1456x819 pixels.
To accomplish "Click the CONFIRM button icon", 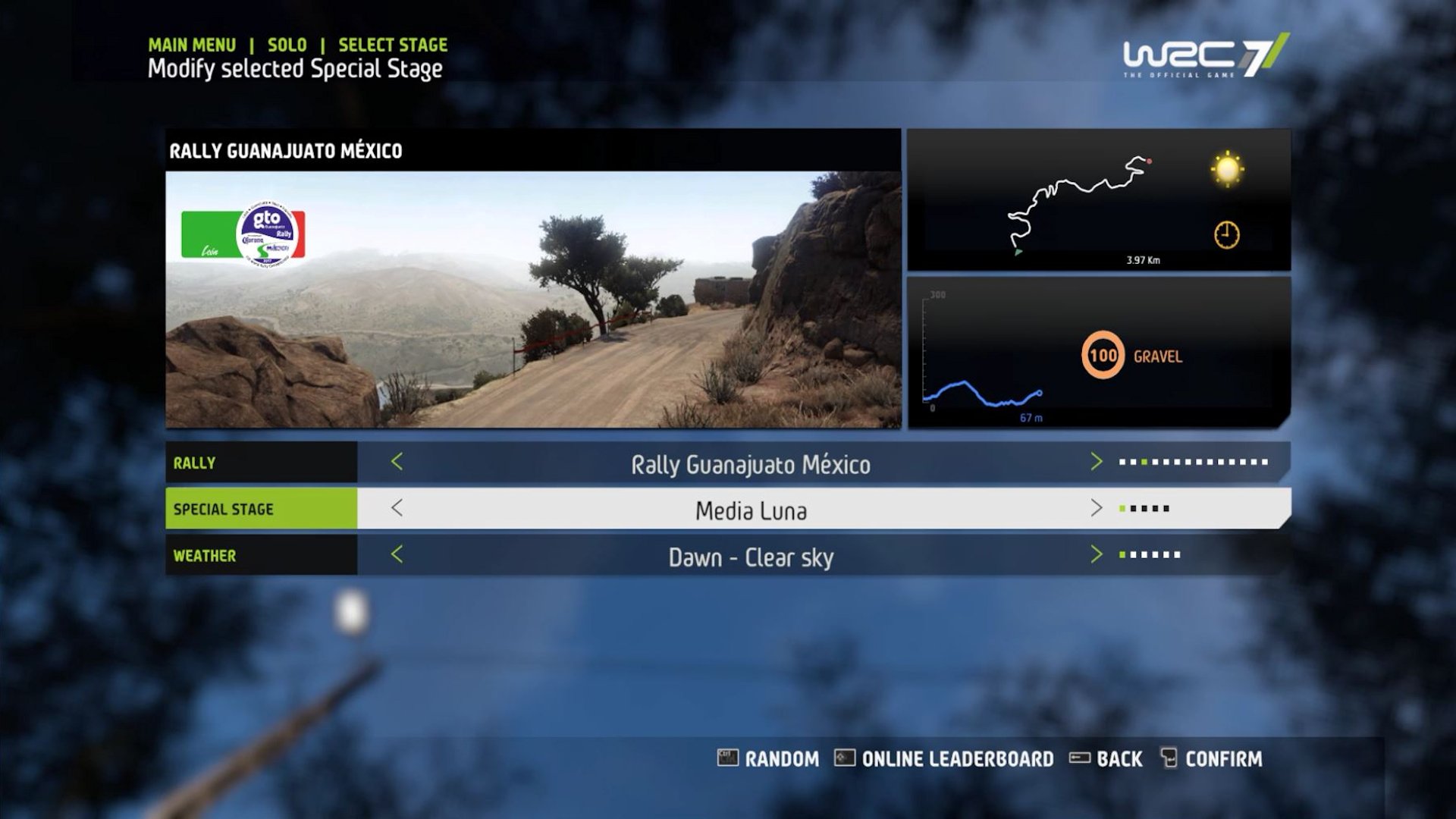I will tap(1169, 758).
